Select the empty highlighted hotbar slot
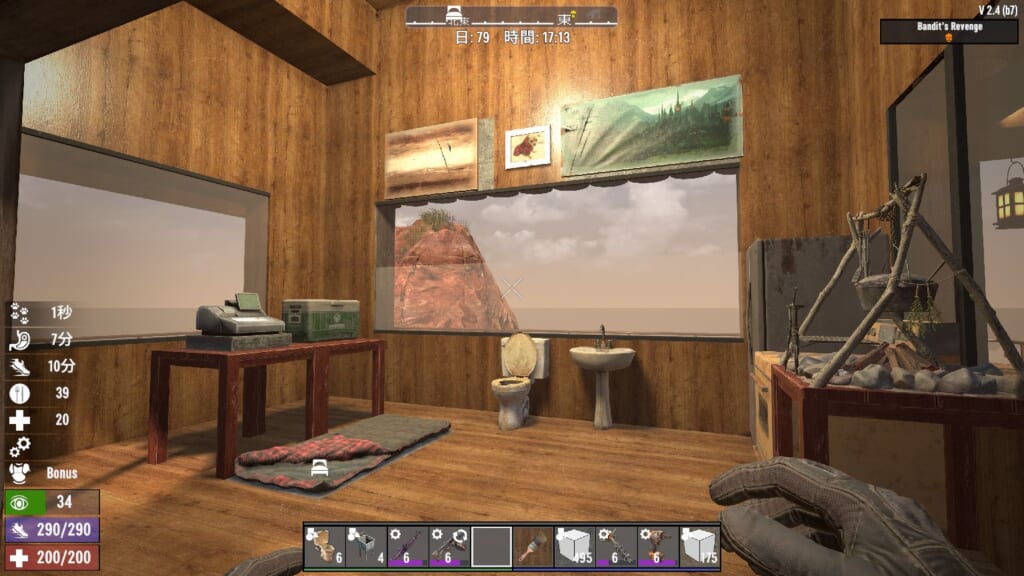 (x=491, y=546)
